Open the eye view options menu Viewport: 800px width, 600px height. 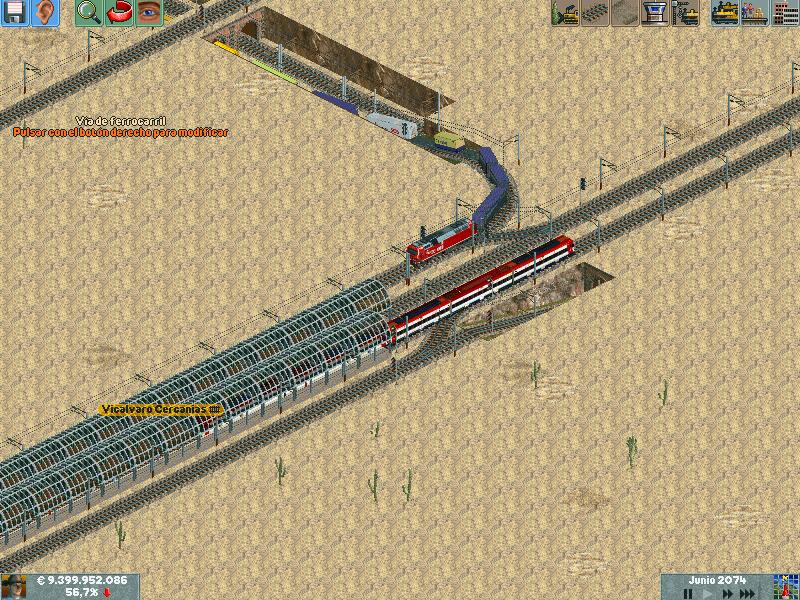point(148,13)
